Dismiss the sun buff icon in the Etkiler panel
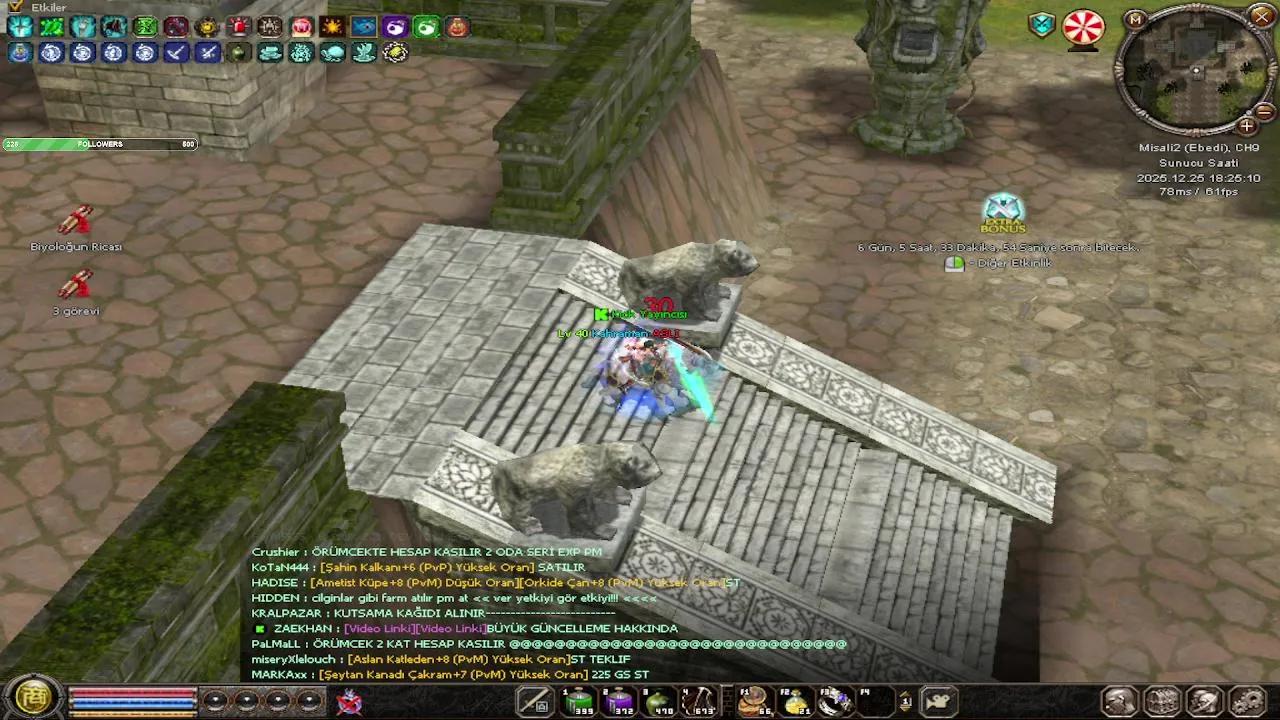This screenshot has height=720, width=1280. pos(332,27)
